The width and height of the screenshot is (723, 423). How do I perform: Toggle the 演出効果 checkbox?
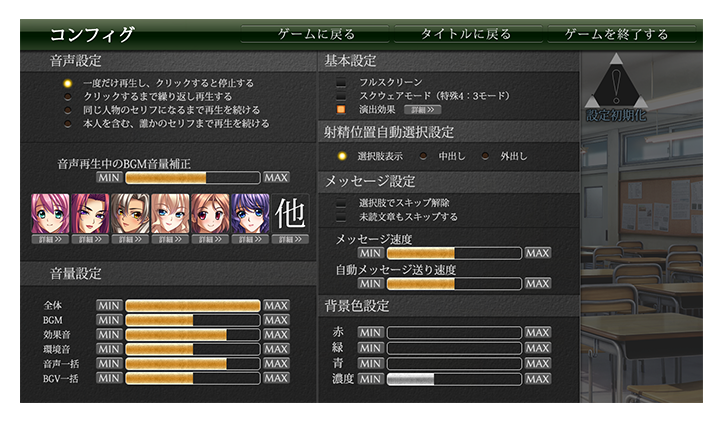(341, 109)
